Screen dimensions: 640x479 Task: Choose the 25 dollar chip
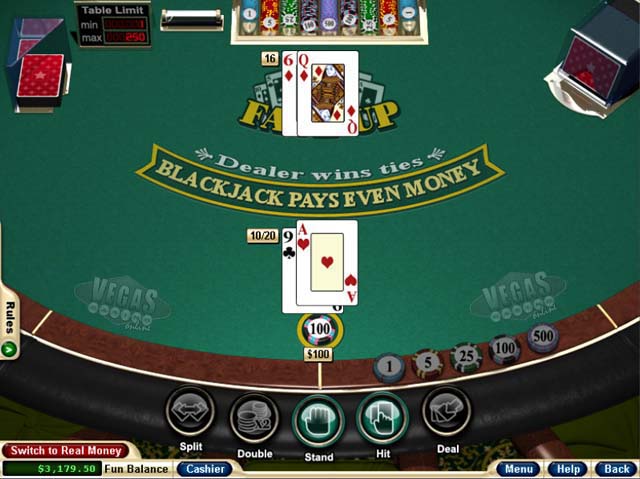tap(465, 356)
